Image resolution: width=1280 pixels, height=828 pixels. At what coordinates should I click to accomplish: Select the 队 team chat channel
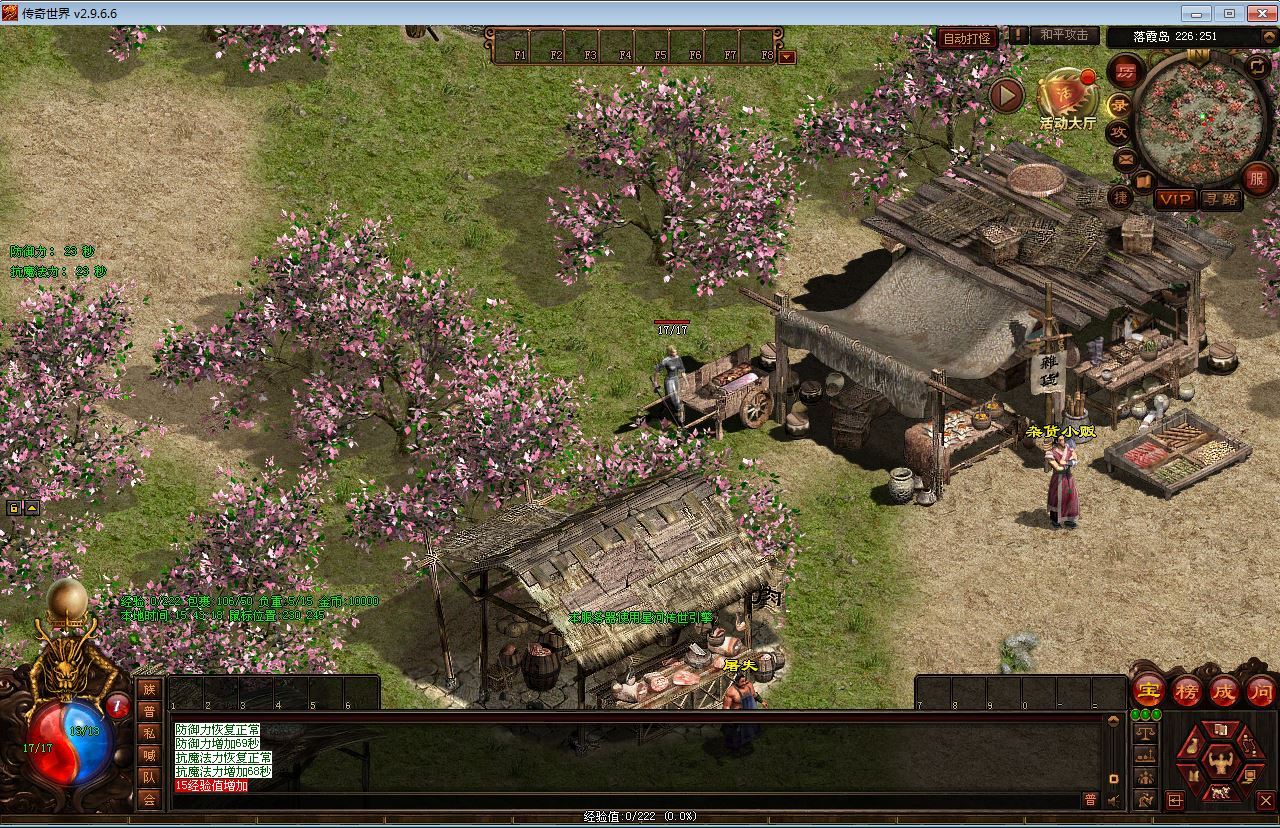coord(149,777)
